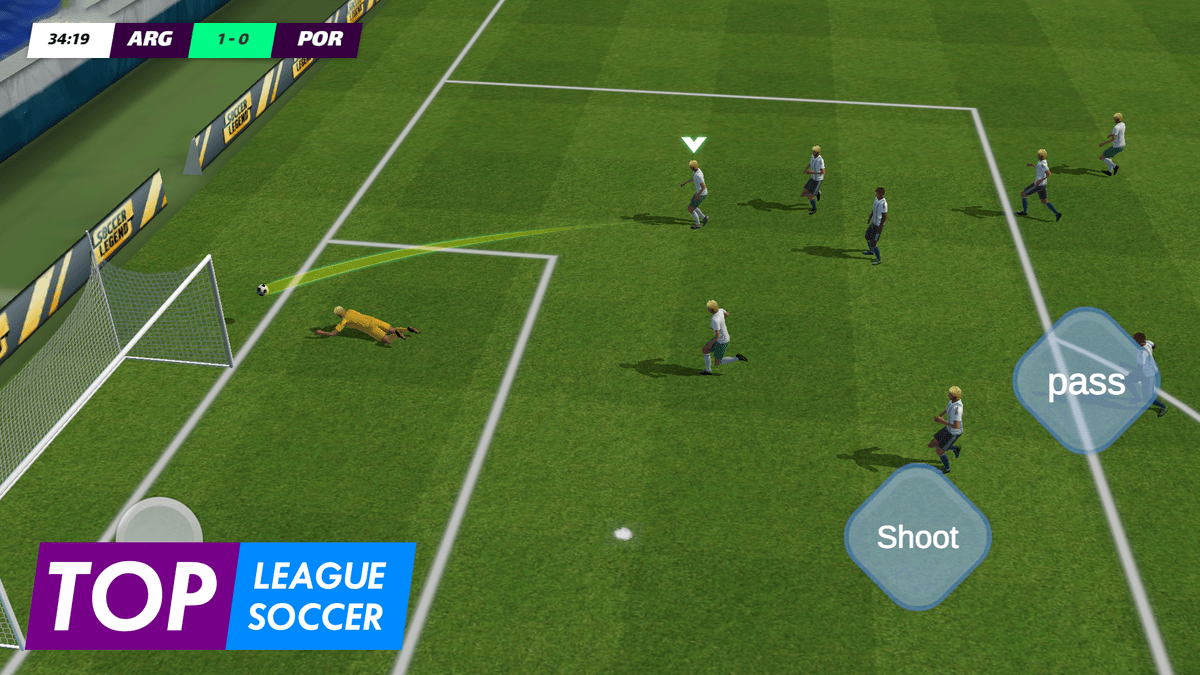Tap the Shoot button
The width and height of the screenshot is (1200, 675).
coord(917,537)
